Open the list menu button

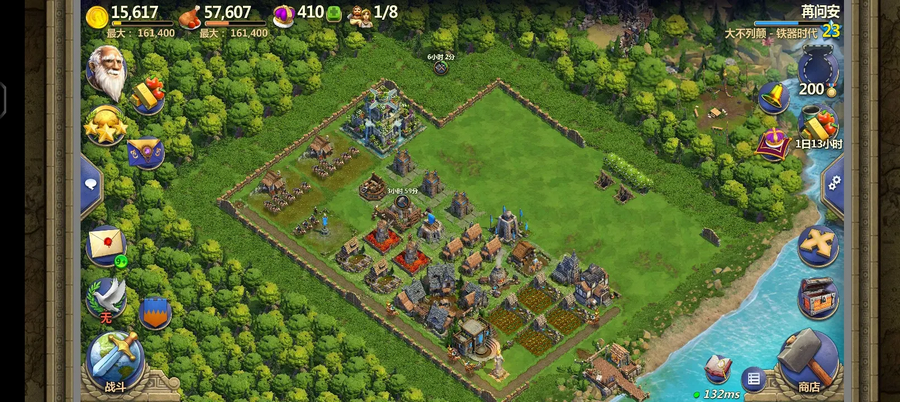pos(752,378)
